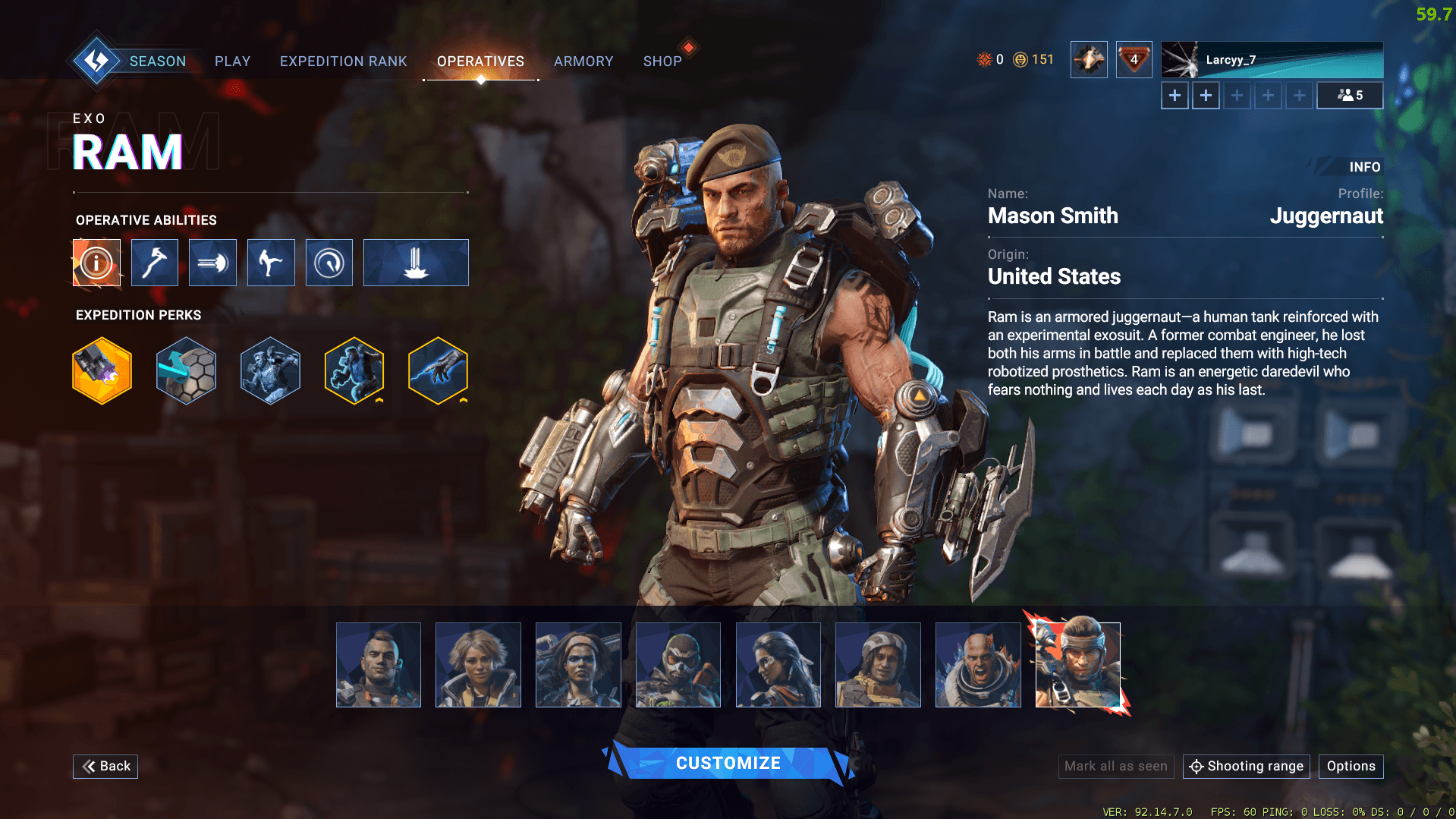This screenshot has height=819, width=1456.
Task: Select the ground slam ability icon
Action: pyautogui.click(x=416, y=263)
